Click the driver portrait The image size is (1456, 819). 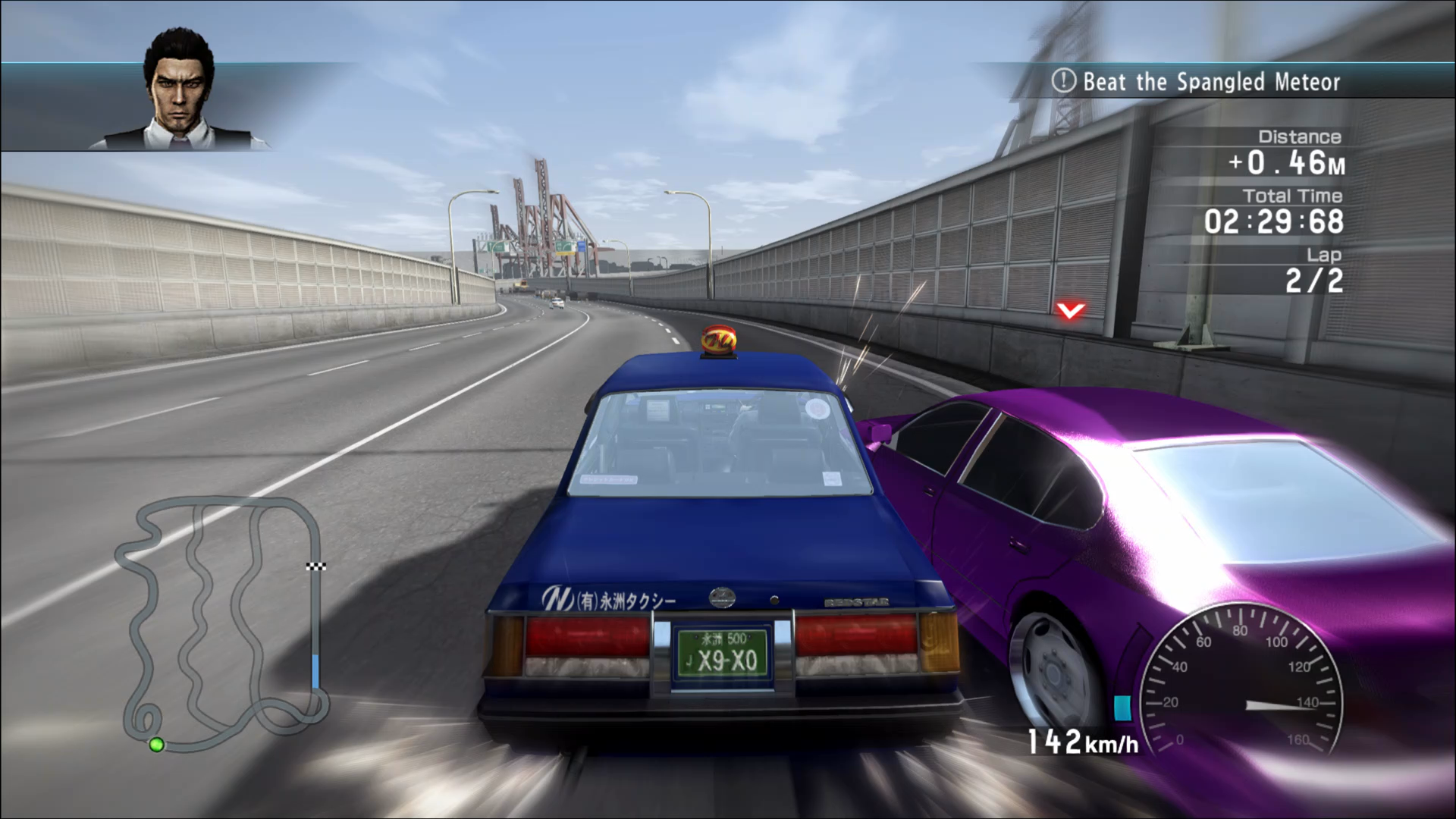[x=180, y=91]
